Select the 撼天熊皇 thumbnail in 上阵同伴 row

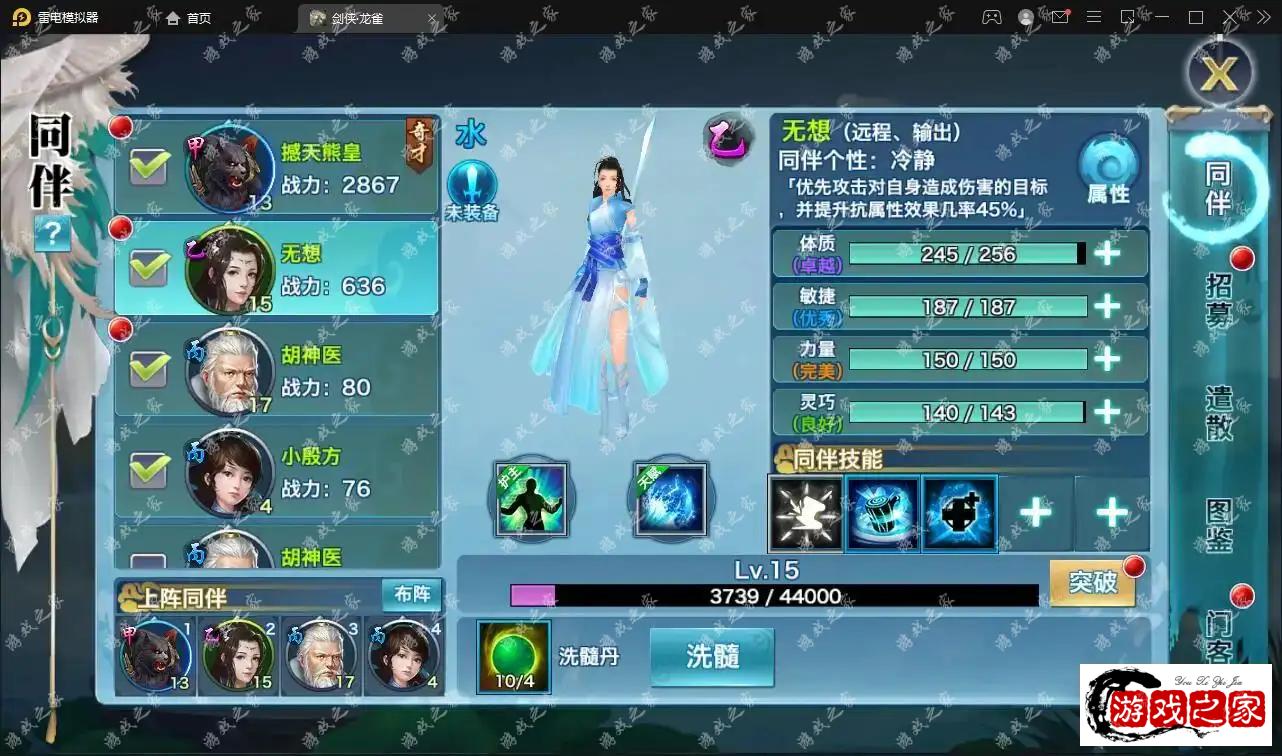(x=155, y=655)
